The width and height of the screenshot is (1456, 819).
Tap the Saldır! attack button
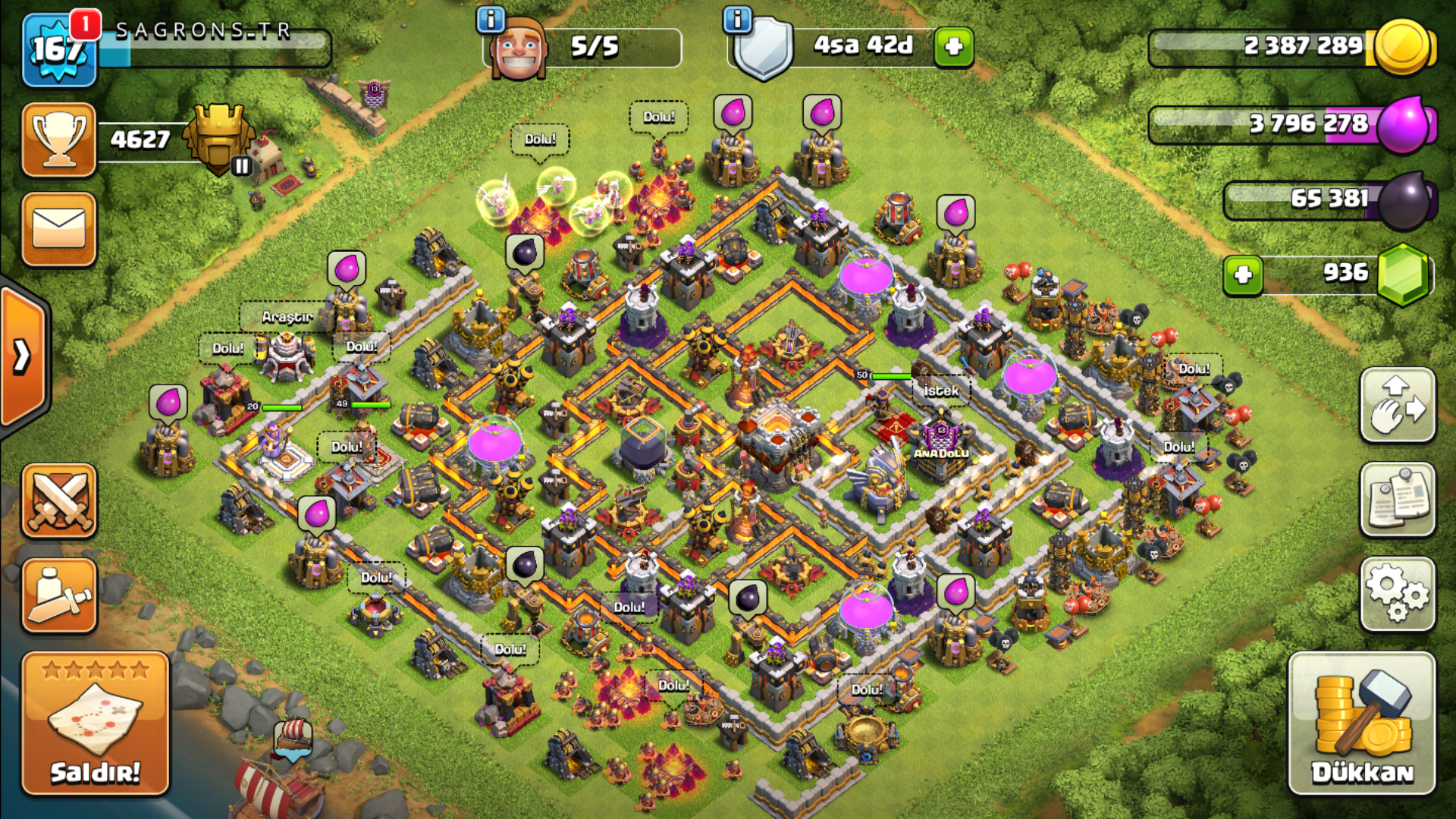[95, 724]
